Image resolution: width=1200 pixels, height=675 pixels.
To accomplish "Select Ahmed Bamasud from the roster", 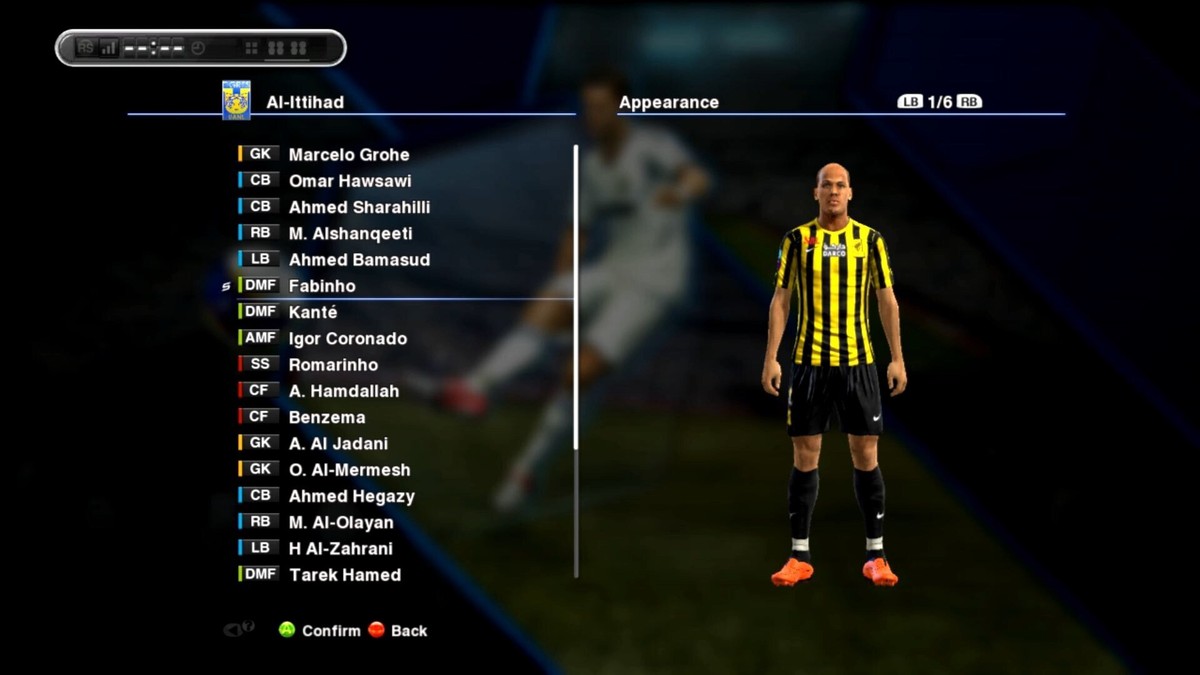I will [359, 260].
